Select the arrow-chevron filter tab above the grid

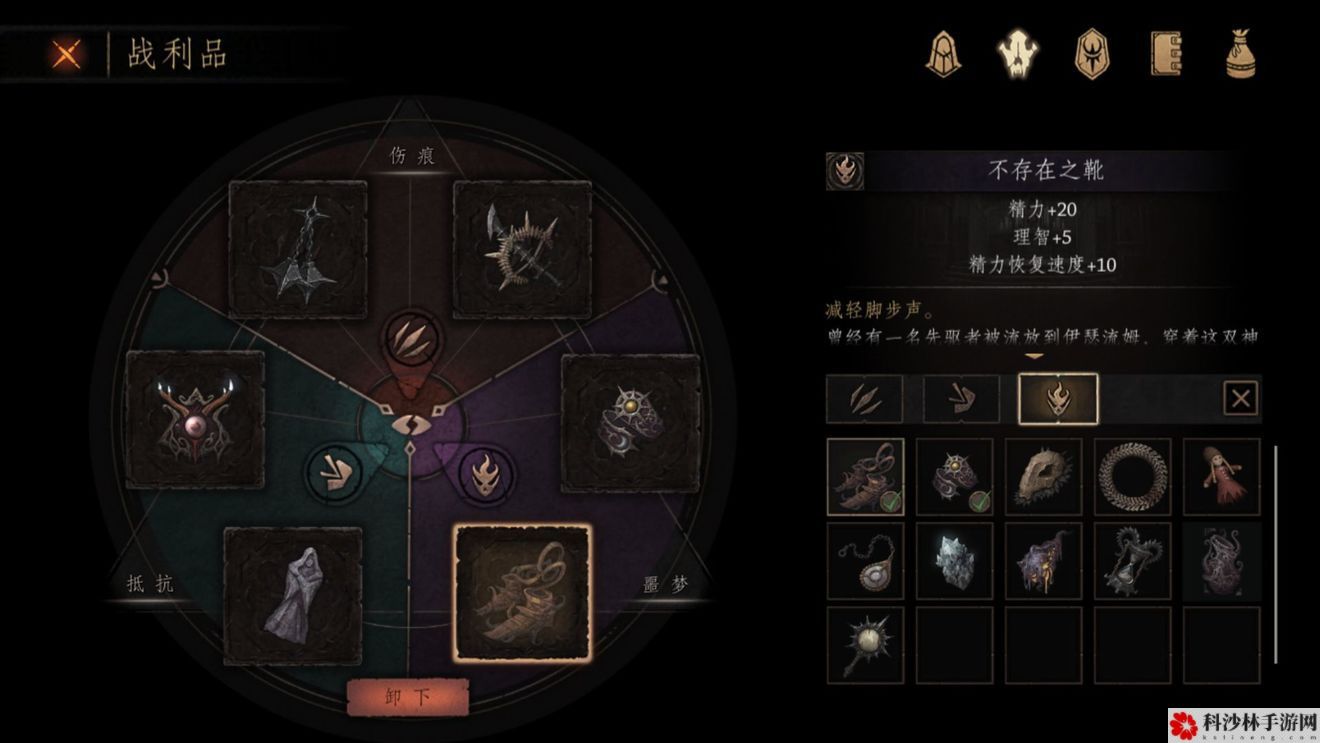(961, 399)
